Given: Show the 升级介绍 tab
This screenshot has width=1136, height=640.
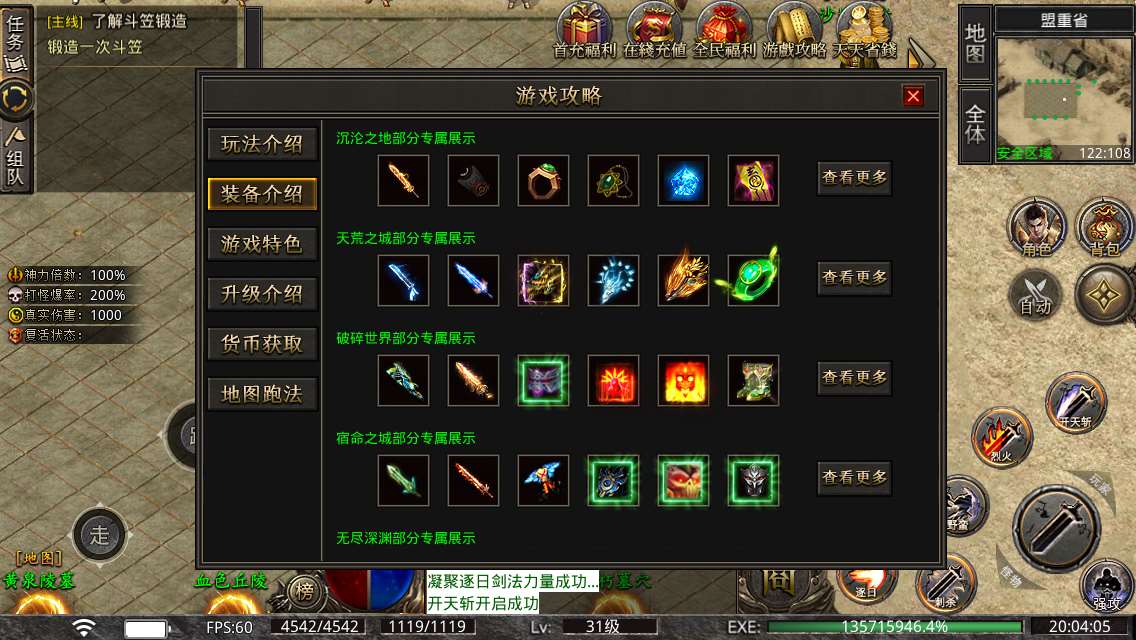Looking at the screenshot, I should tap(262, 294).
